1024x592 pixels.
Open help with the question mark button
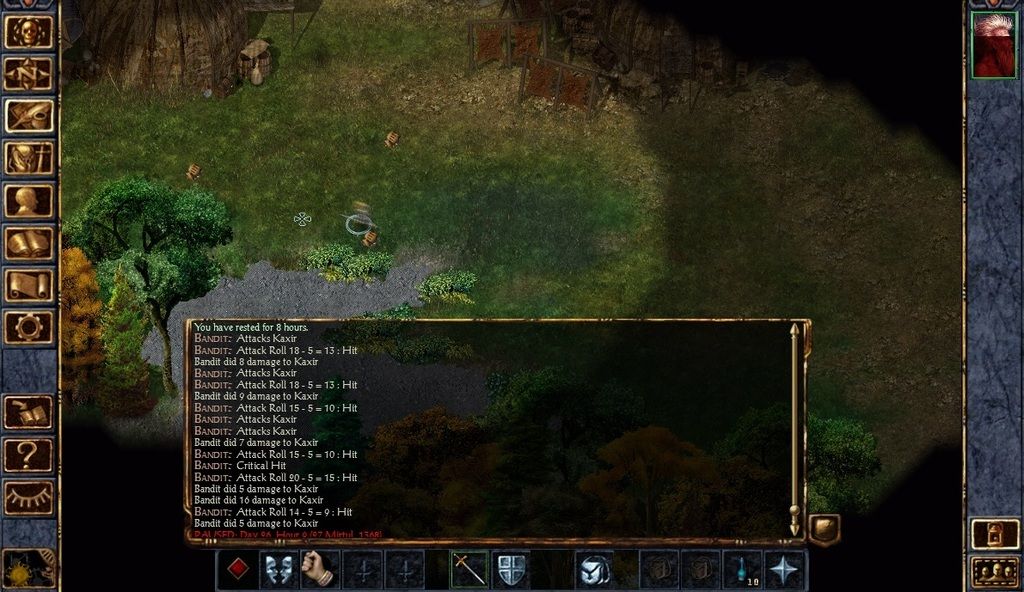click(29, 455)
